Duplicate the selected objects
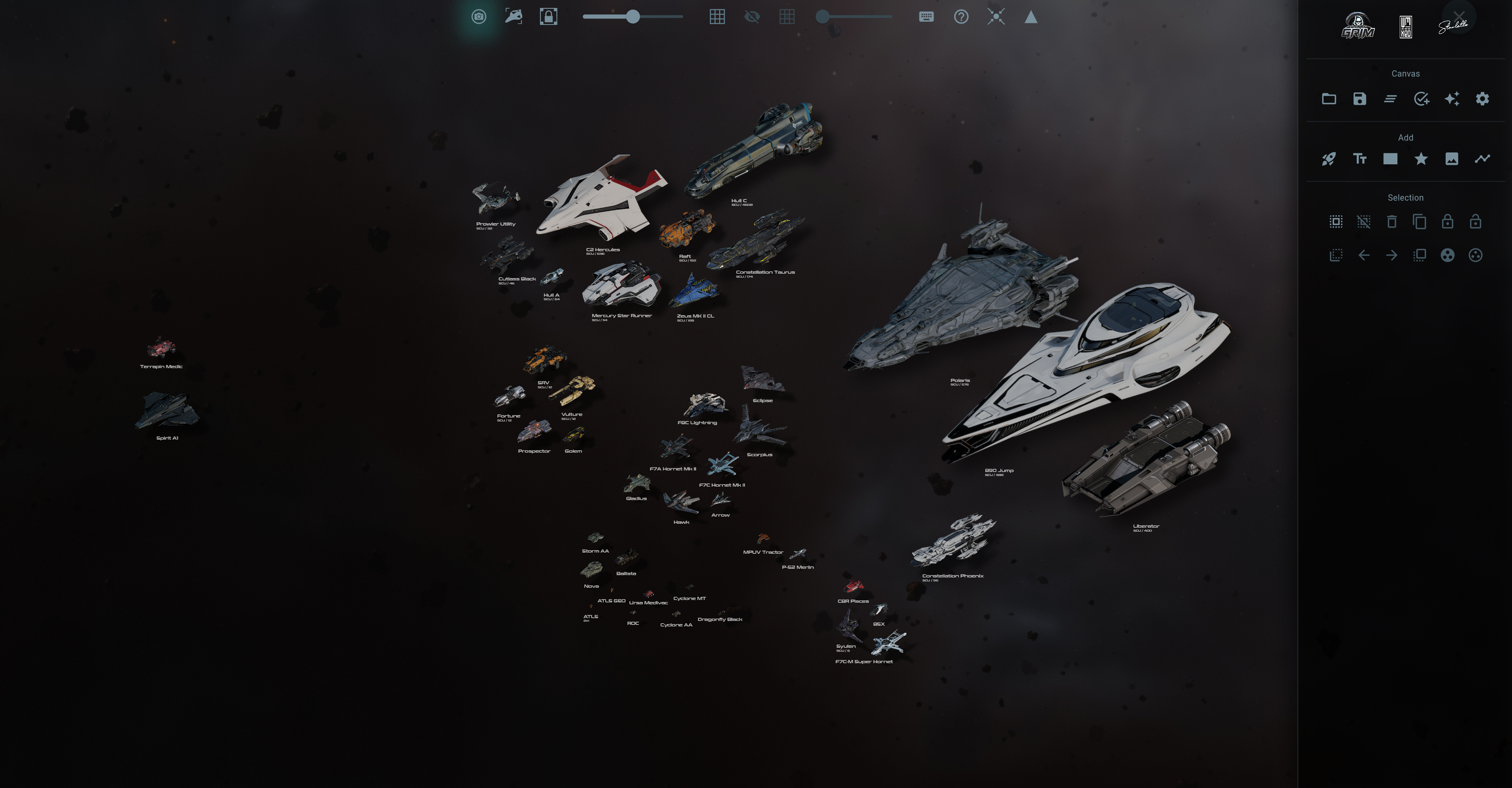The image size is (1512, 788). [x=1419, y=222]
